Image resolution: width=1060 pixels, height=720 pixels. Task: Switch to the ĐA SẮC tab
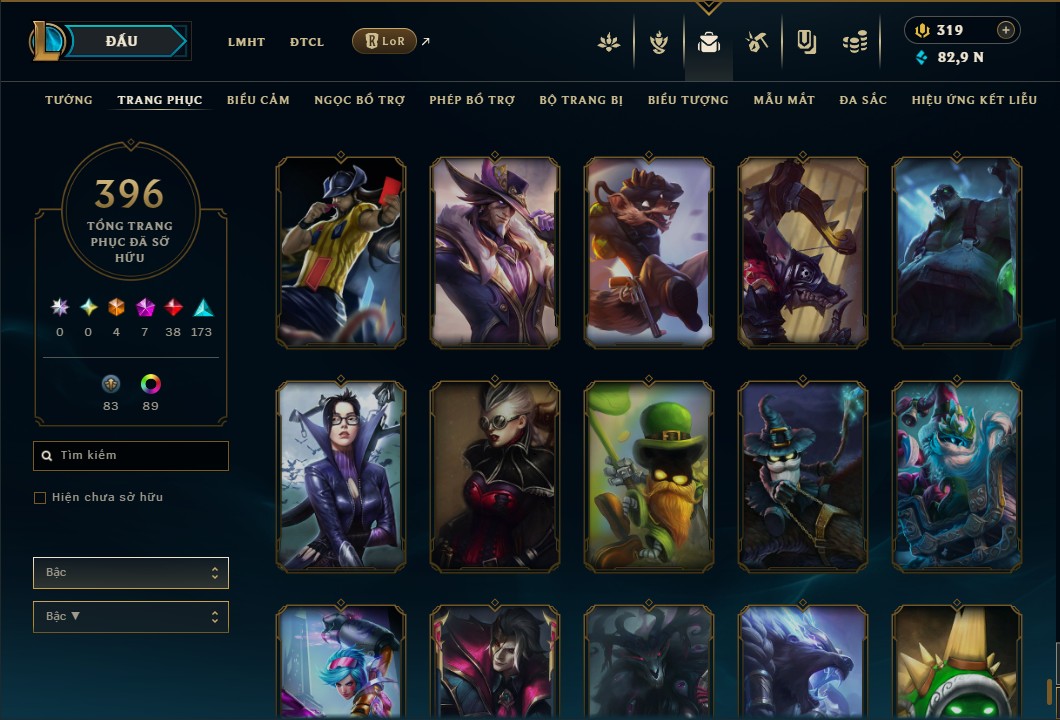pyautogui.click(x=863, y=100)
